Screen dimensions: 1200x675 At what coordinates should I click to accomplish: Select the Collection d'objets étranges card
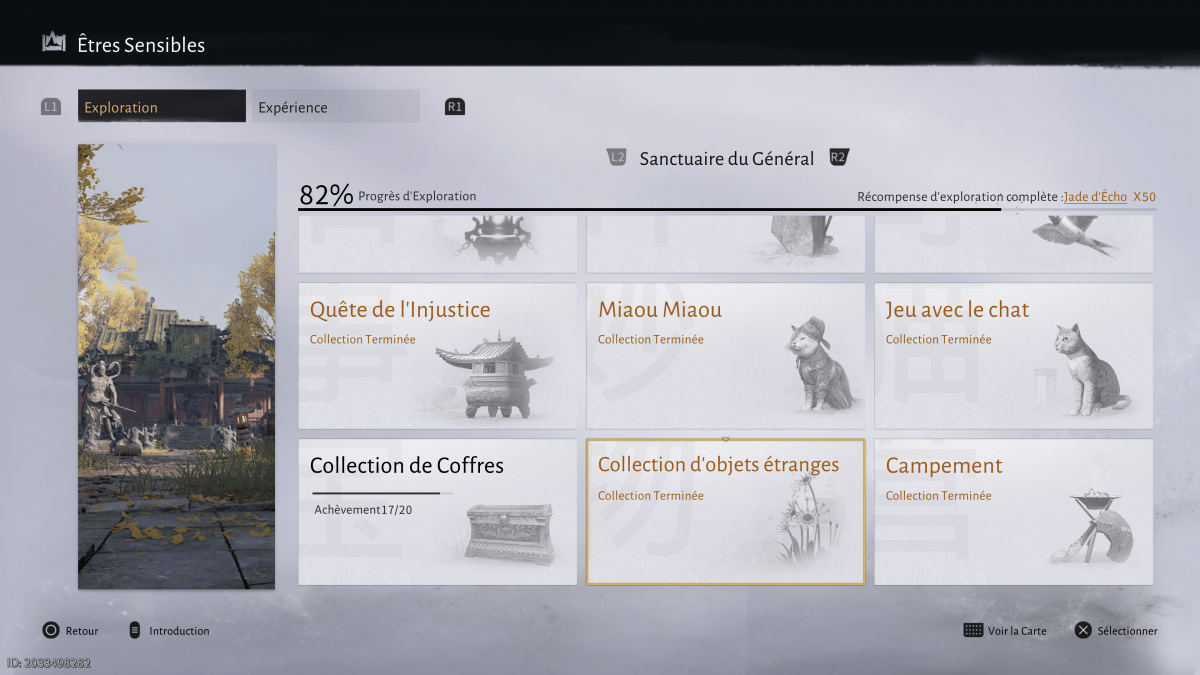coord(725,512)
